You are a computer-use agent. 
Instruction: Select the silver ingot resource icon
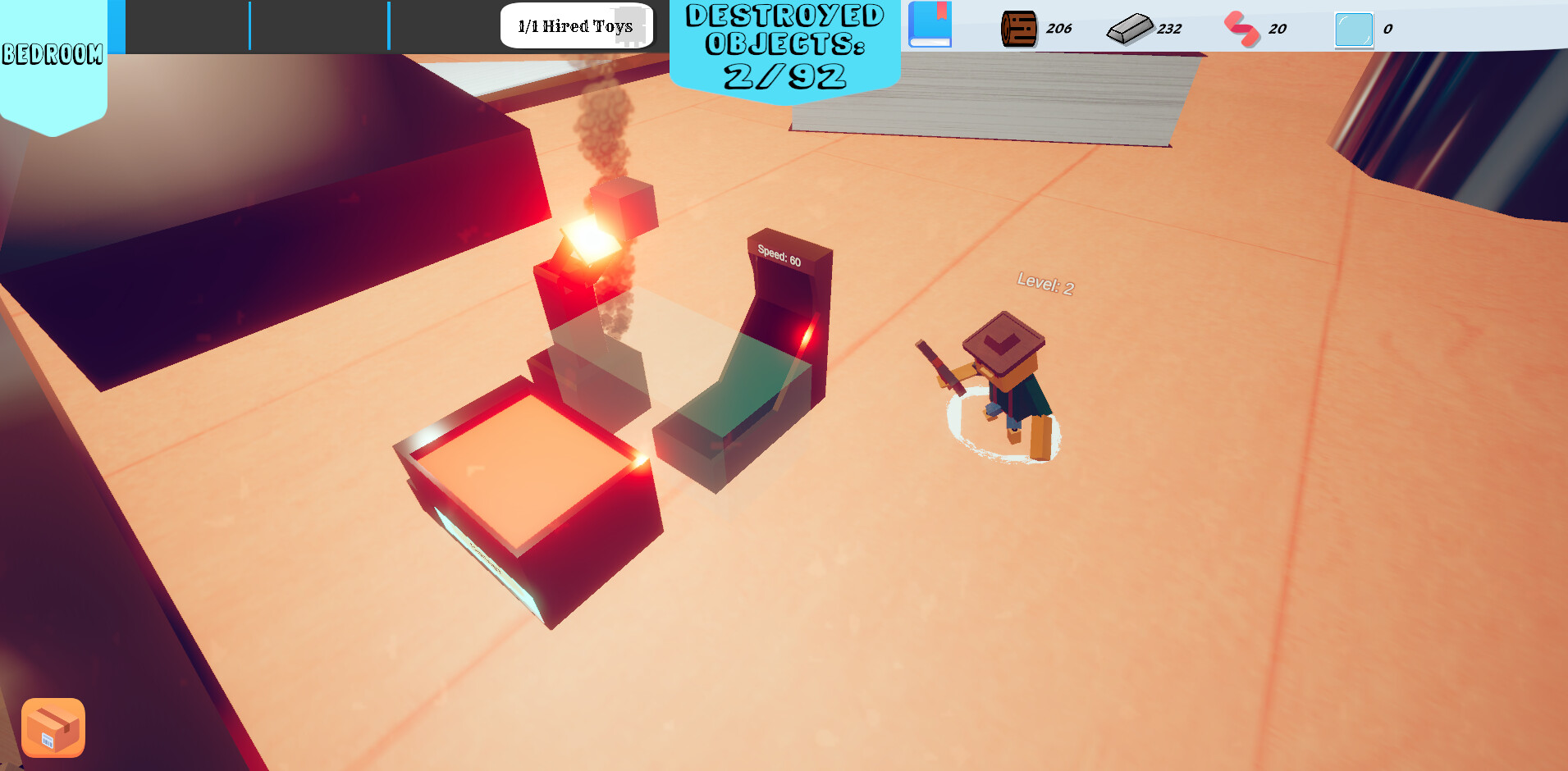pos(1129,27)
